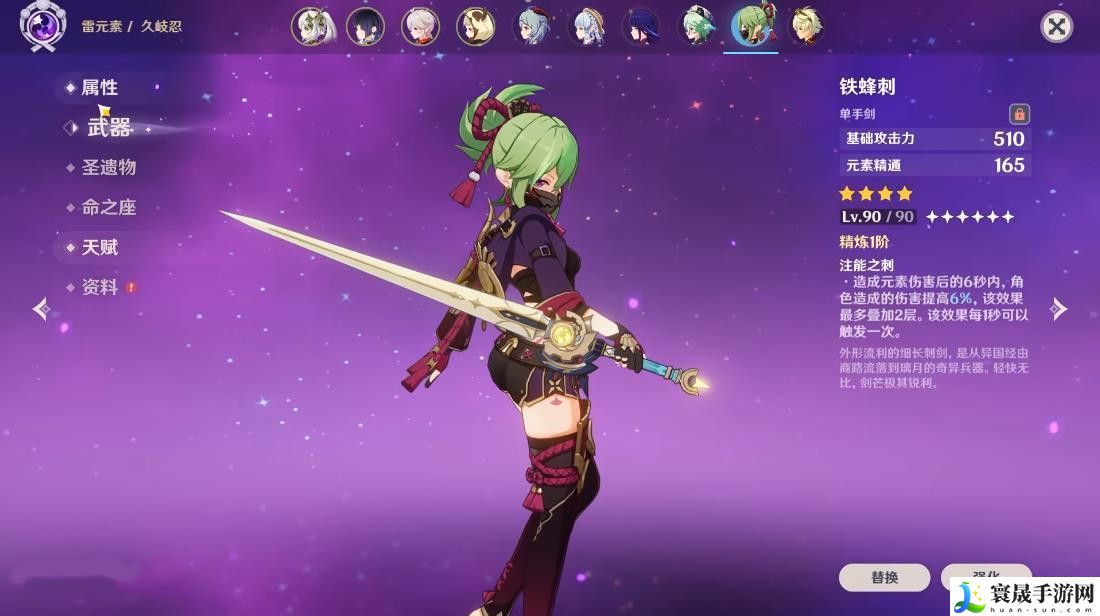Show the 天赋 (Talents) tab
1100x616 pixels.
pyautogui.click(x=99, y=247)
